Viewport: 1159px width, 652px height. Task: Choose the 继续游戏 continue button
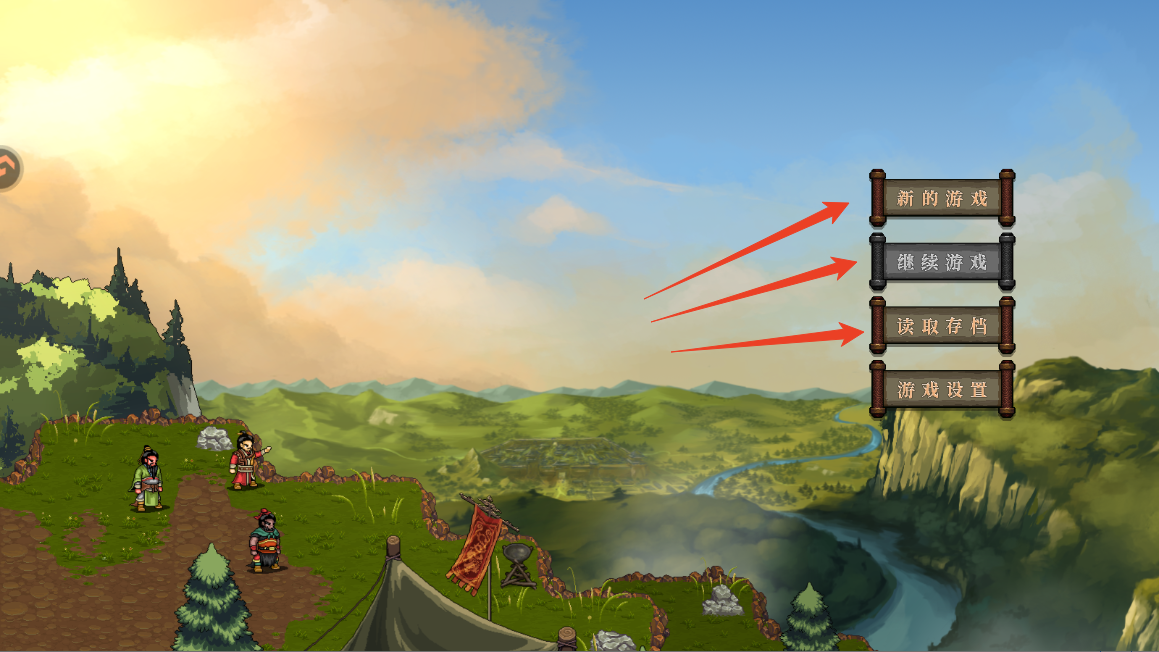tap(942, 262)
